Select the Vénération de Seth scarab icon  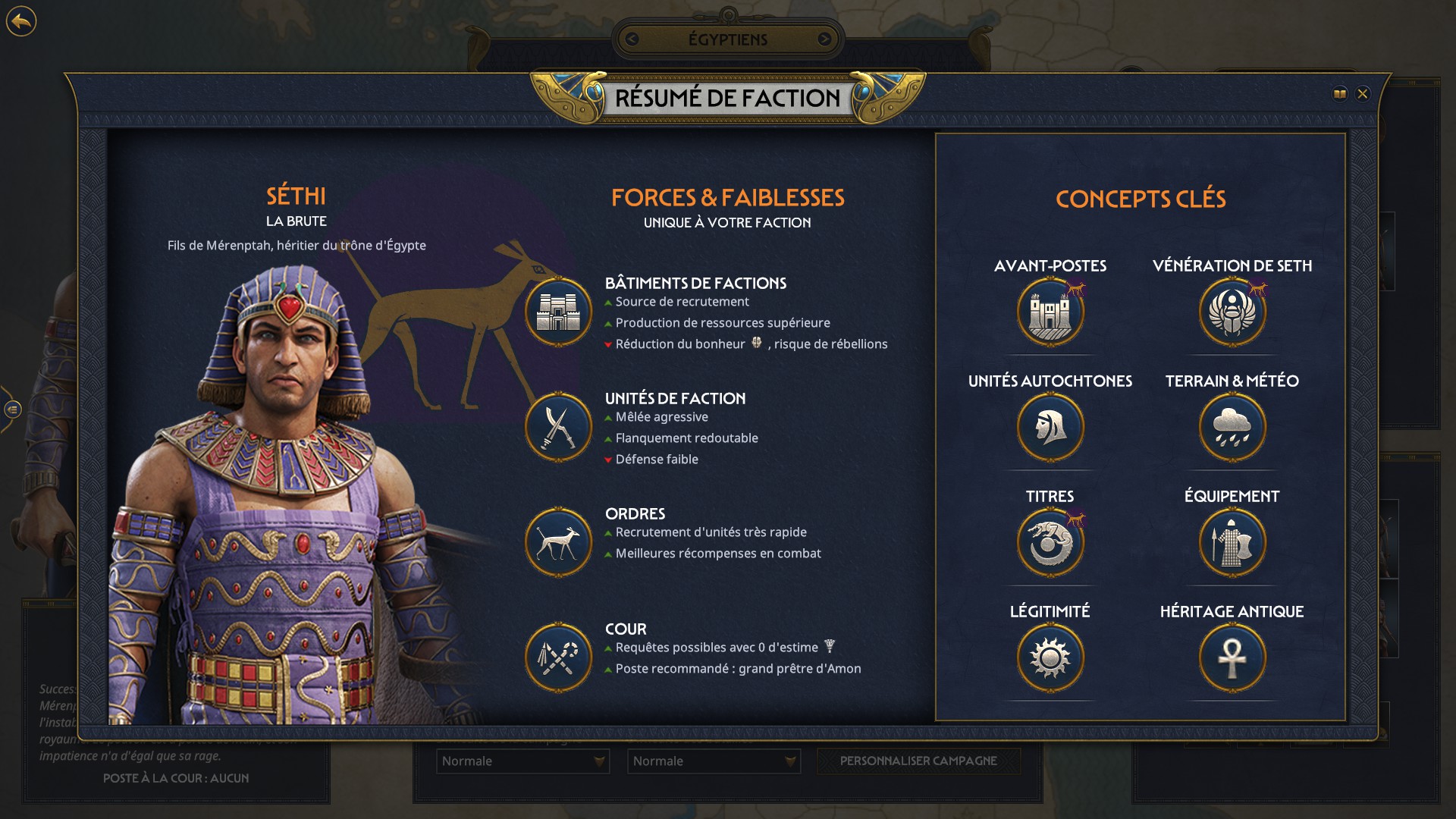click(x=1231, y=311)
